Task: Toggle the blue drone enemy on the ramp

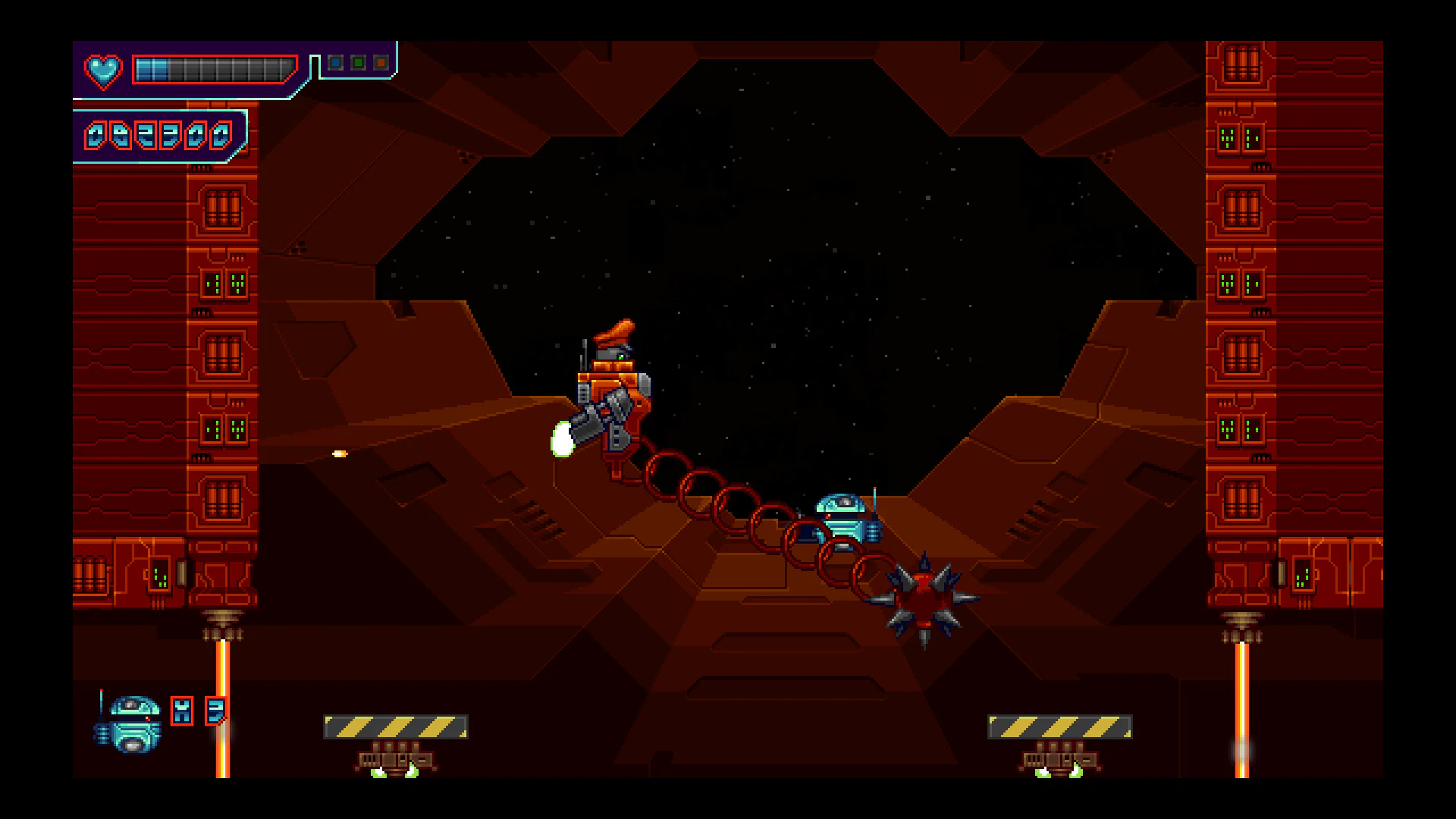Action: pyautogui.click(x=843, y=516)
